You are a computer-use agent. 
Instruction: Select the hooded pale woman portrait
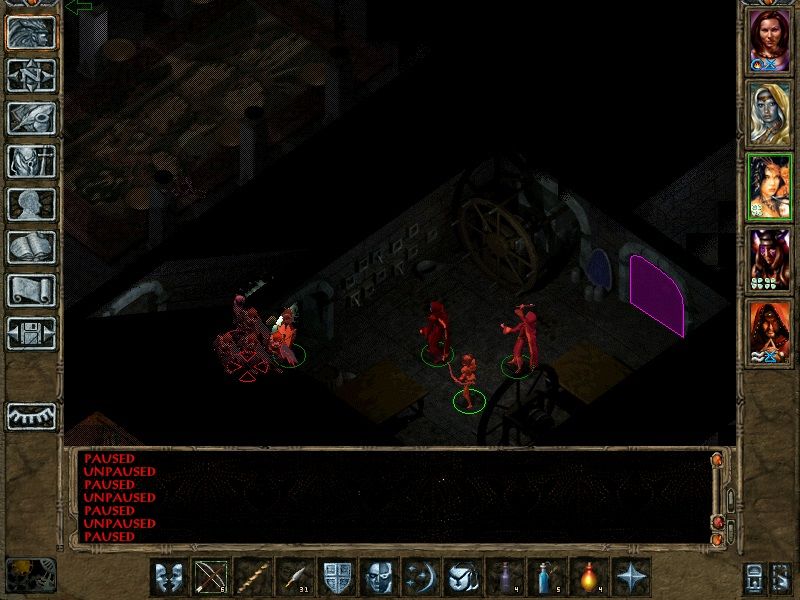pos(770,113)
